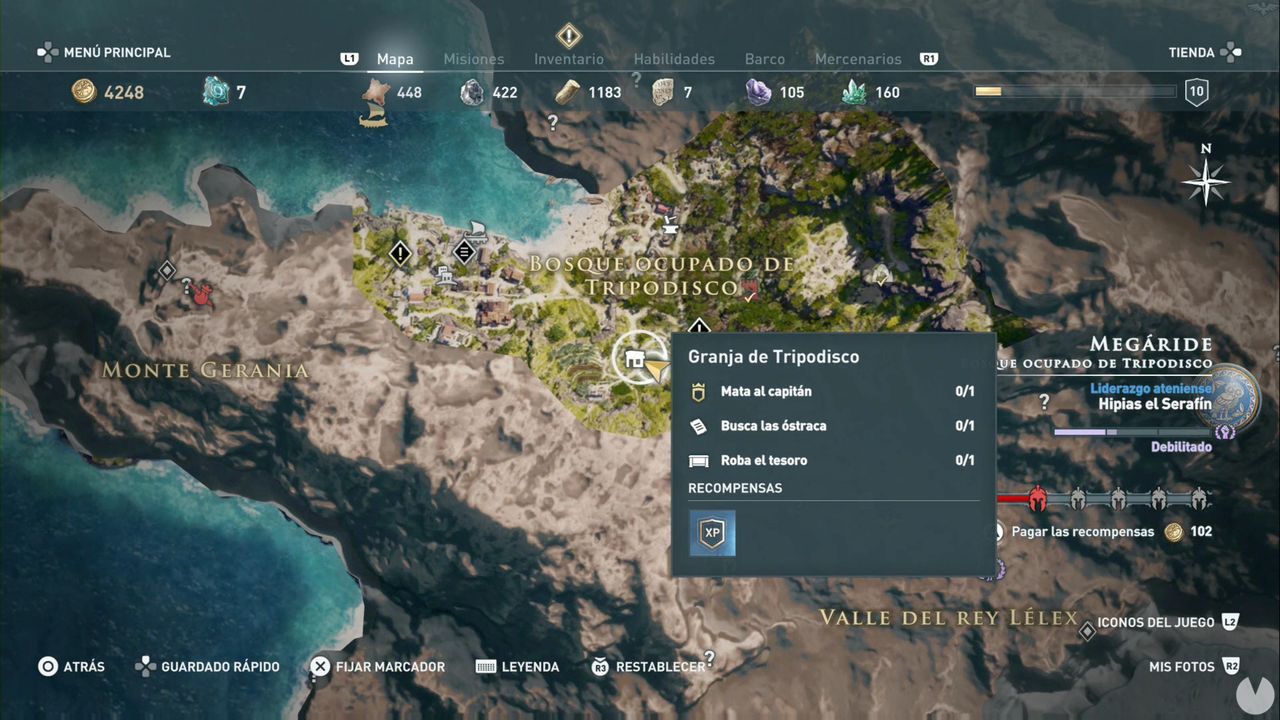Open the Inventario tab
This screenshot has width=1280, height=720.
(568, 59)
